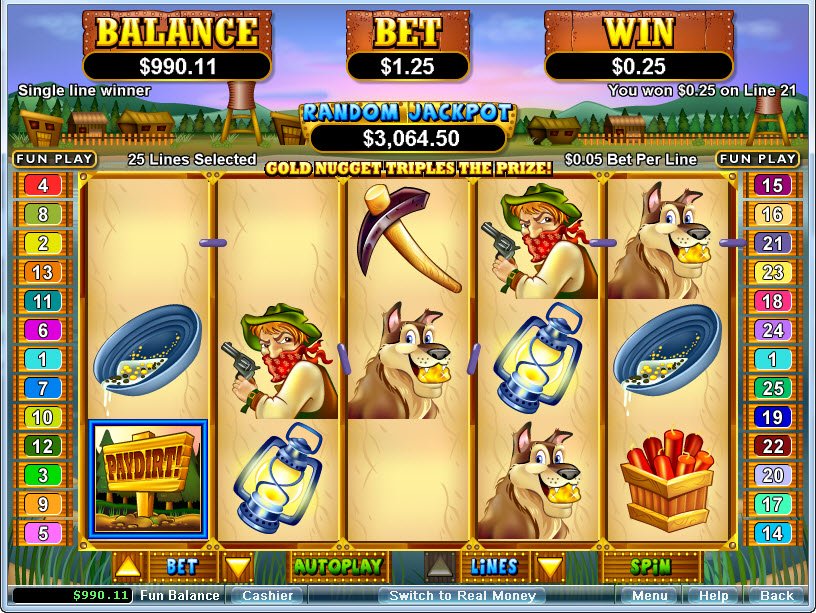This screenshot has height=613, width=816.
Task: Start Autoplay mode
Action: [x=337, y=566]
